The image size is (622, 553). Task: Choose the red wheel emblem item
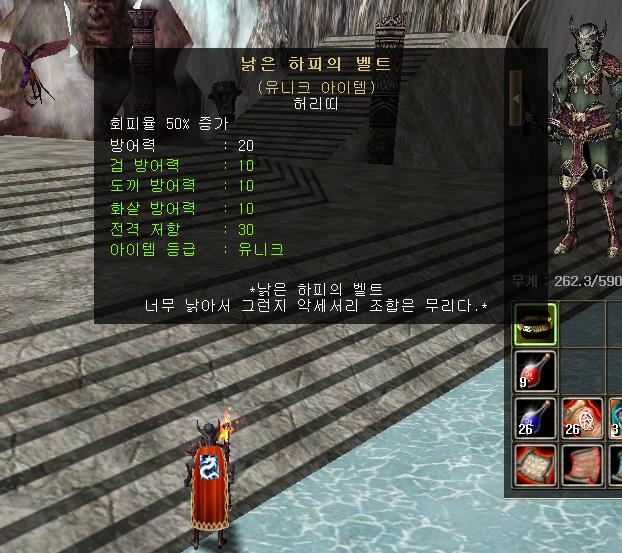(582, 418)
